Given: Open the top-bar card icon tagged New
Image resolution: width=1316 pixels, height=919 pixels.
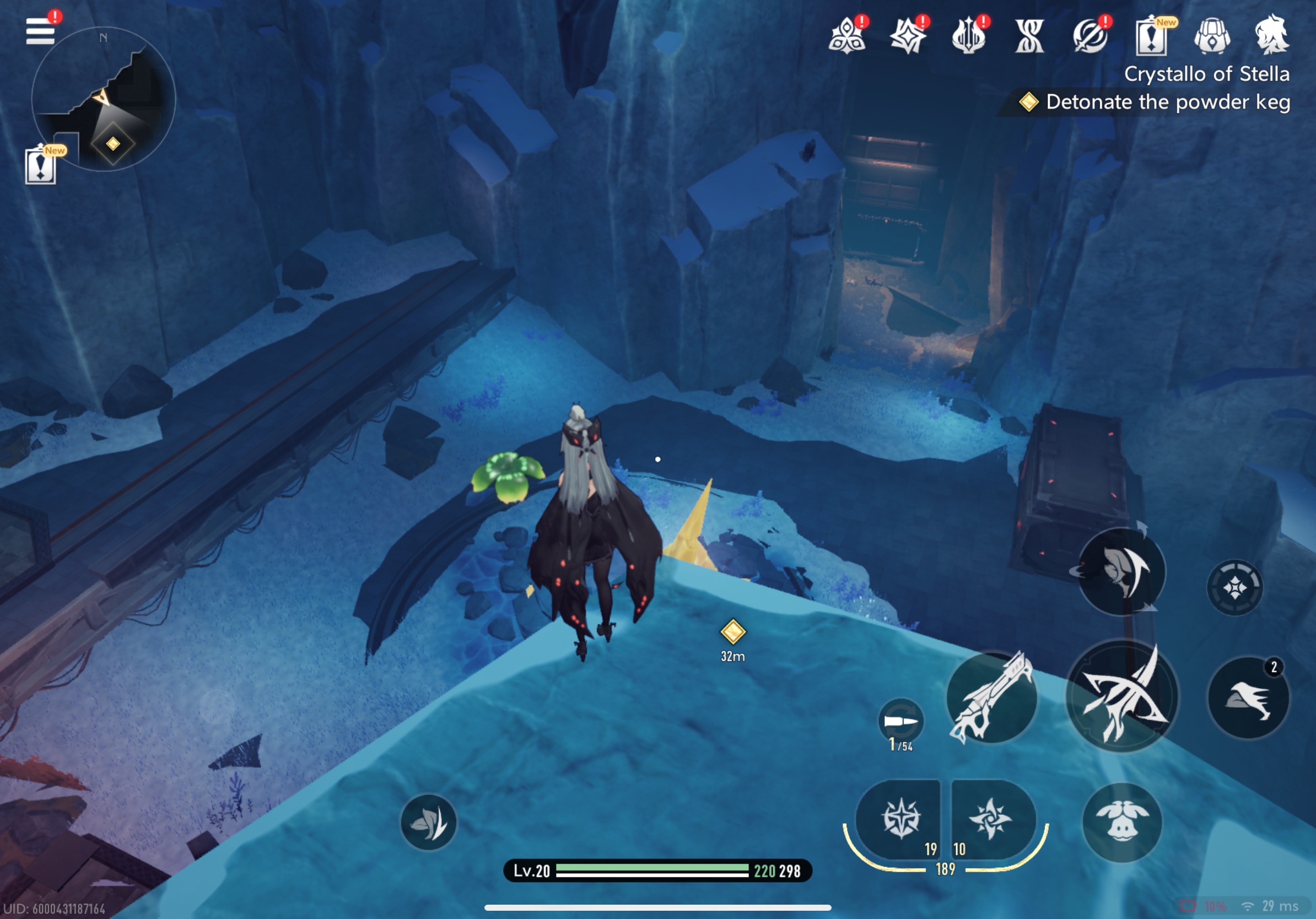Looking at the screenshot, I should point(1151,37).
